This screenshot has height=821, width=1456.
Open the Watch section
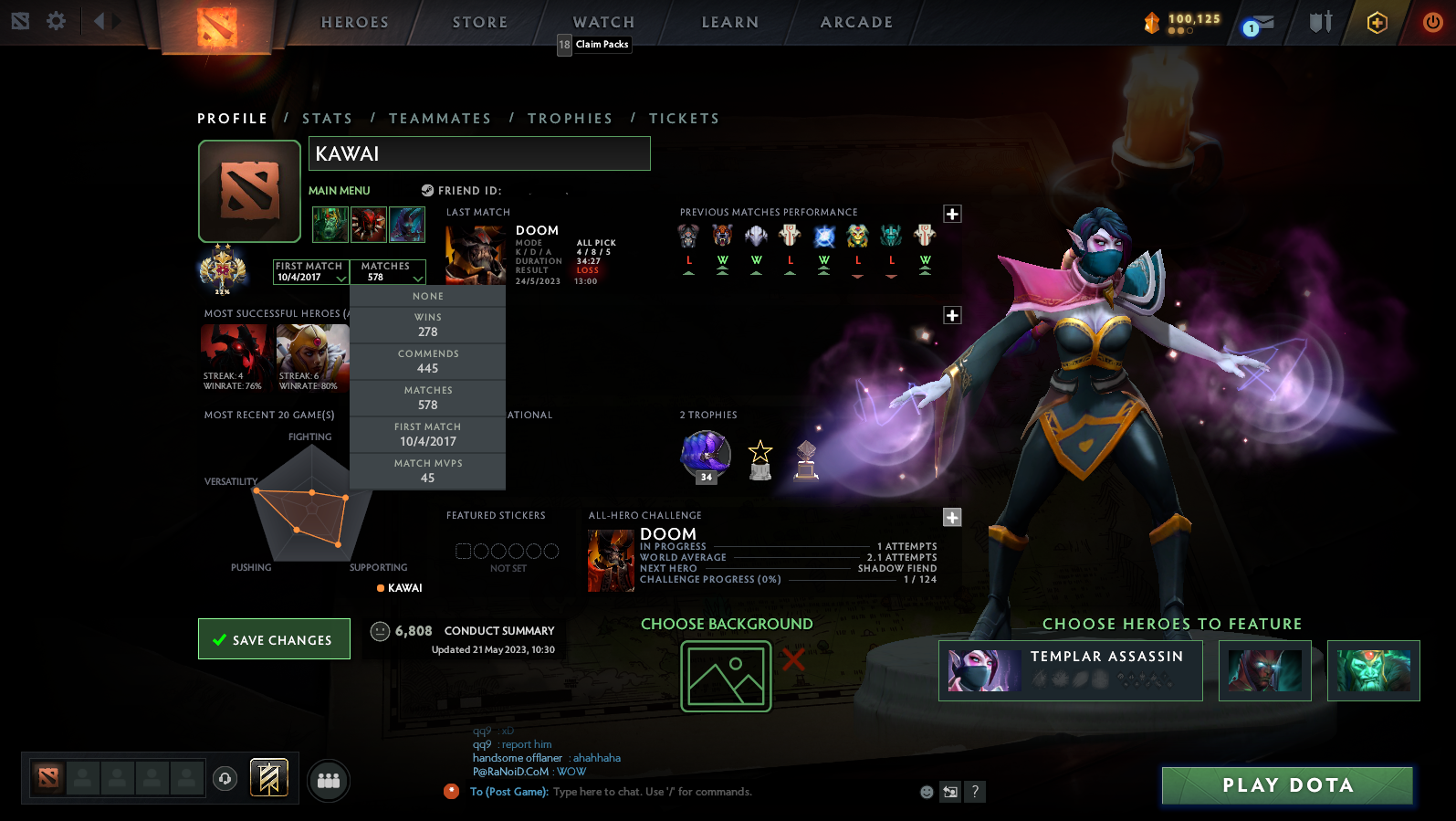(603, 22)
